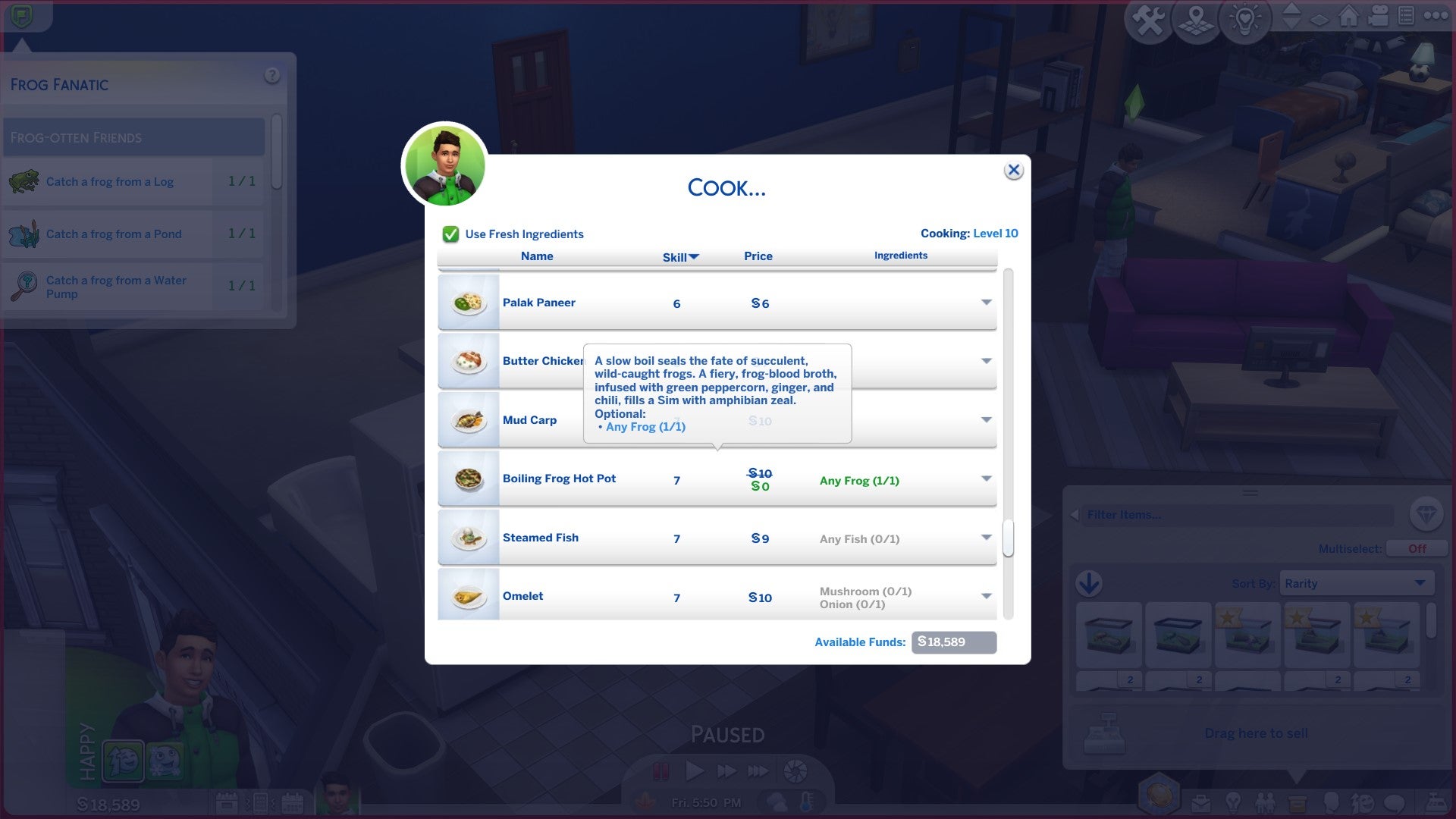
Task: Open the relationships panel icon
Action: coord(1265,802)
